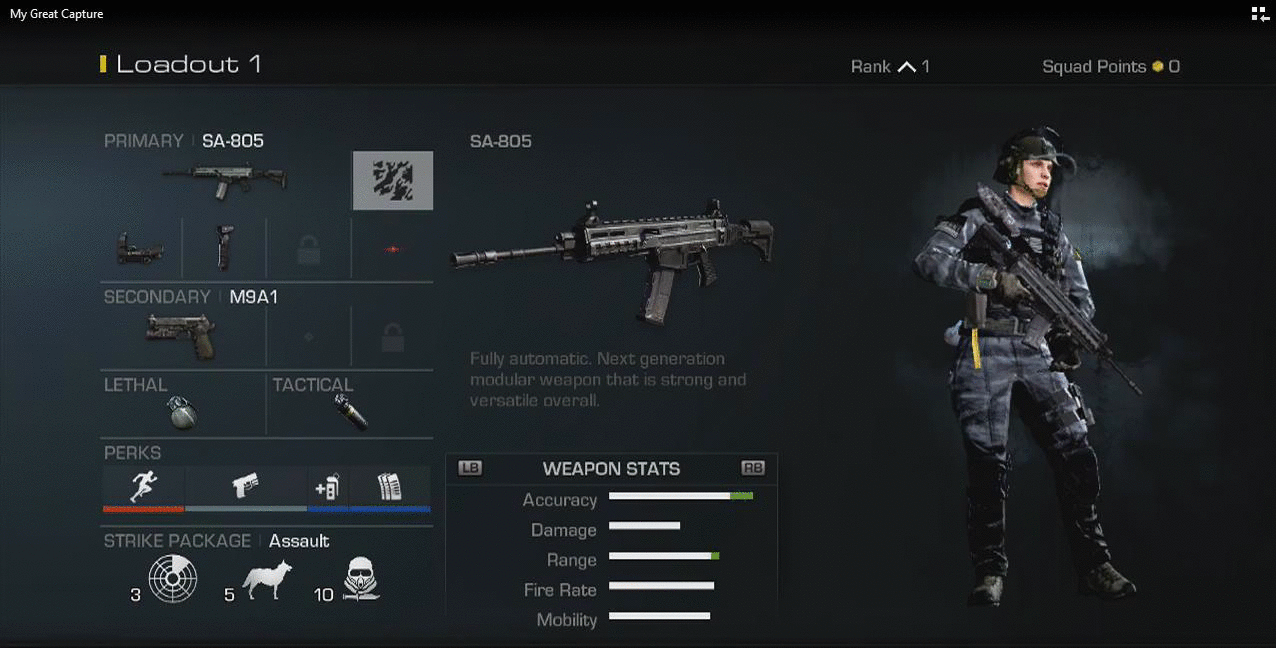The width and height of the screenshot is (1276, 648).
Task: Choose the foregrip attachment slot
Action: point(225,248)
